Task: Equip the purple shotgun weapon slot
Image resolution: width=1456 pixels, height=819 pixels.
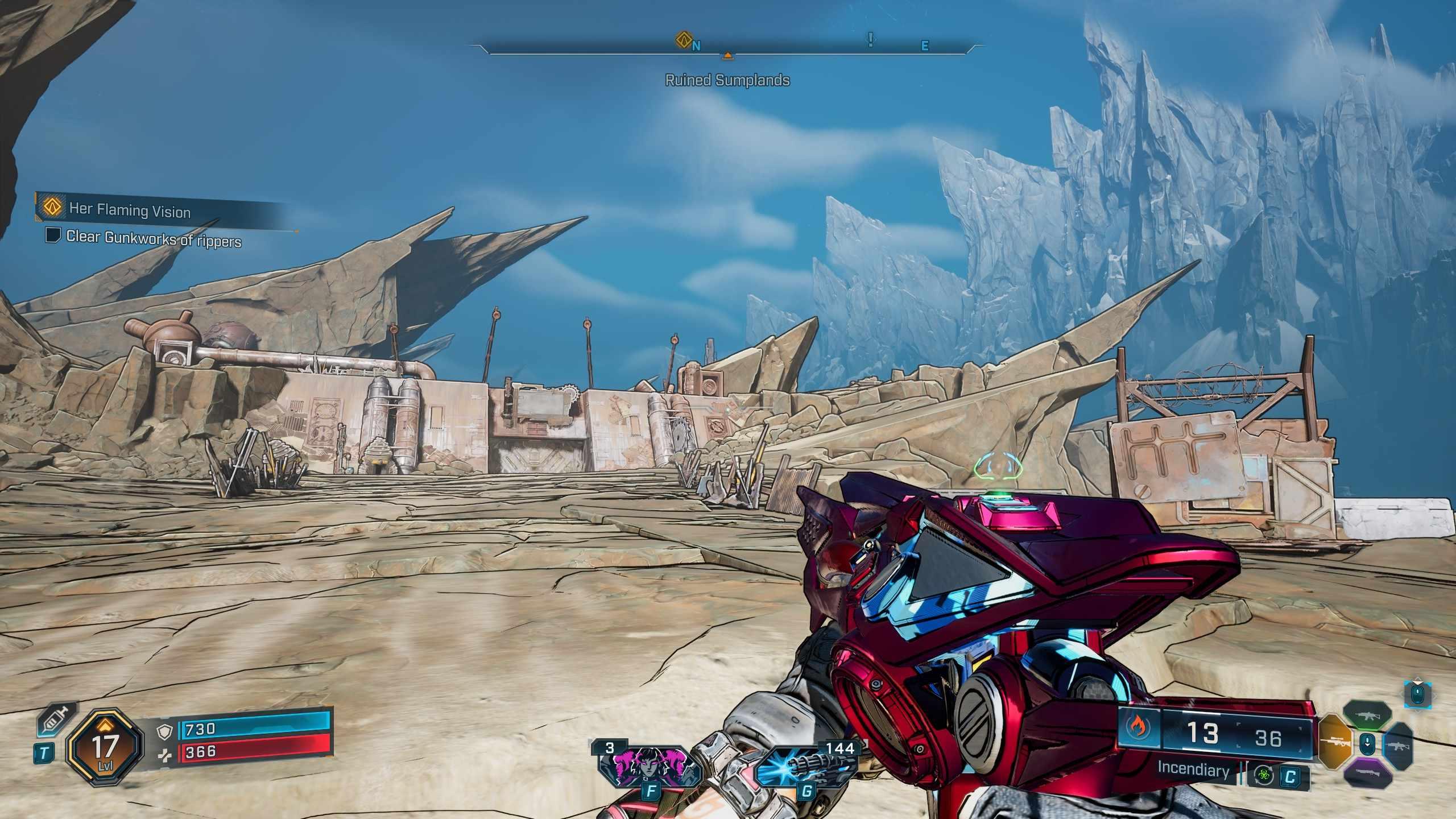Action: click(x=1367, y=772)
